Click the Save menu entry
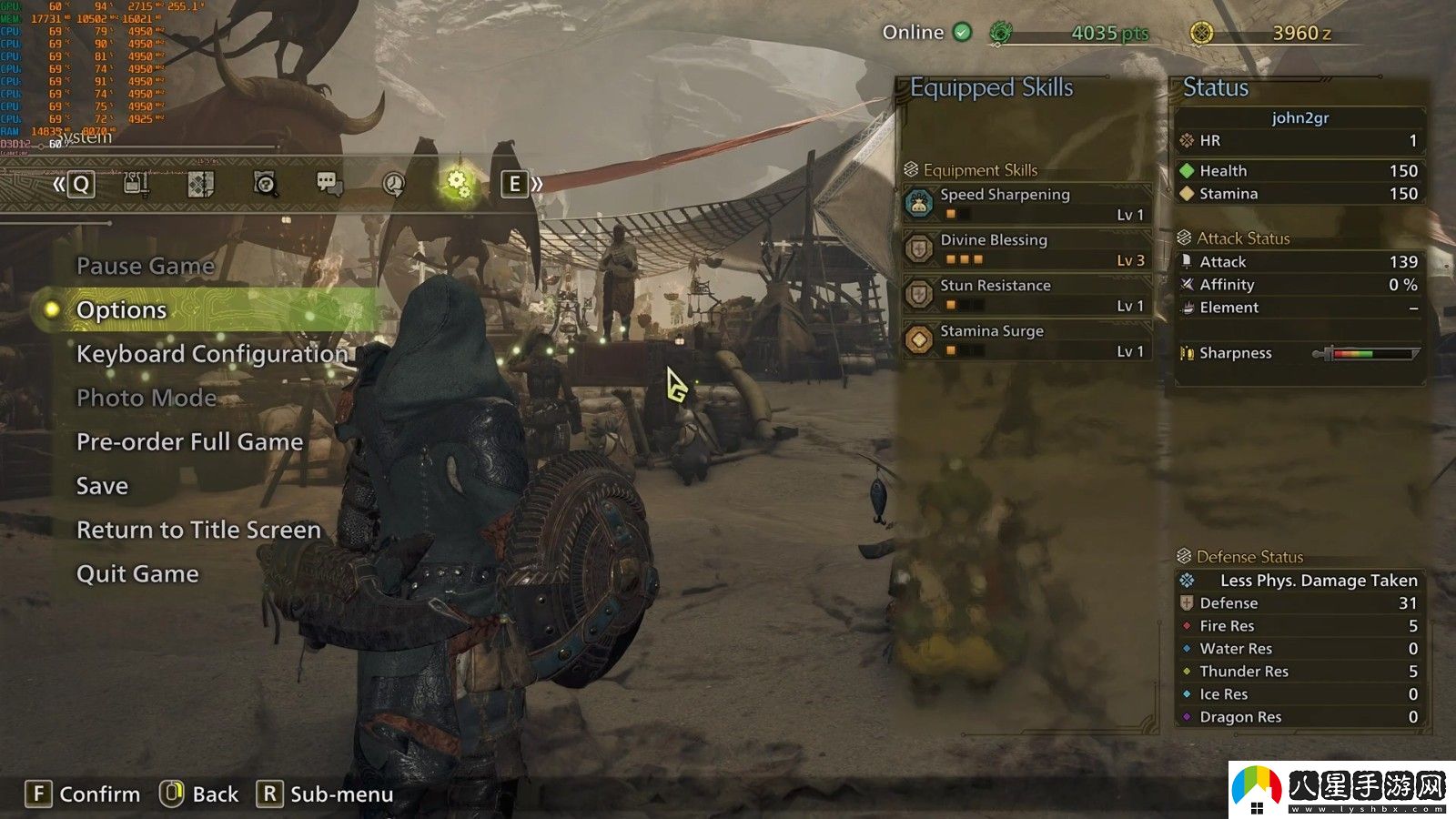1456x819 pixels. pyautogui.click(x=102, y=486)
